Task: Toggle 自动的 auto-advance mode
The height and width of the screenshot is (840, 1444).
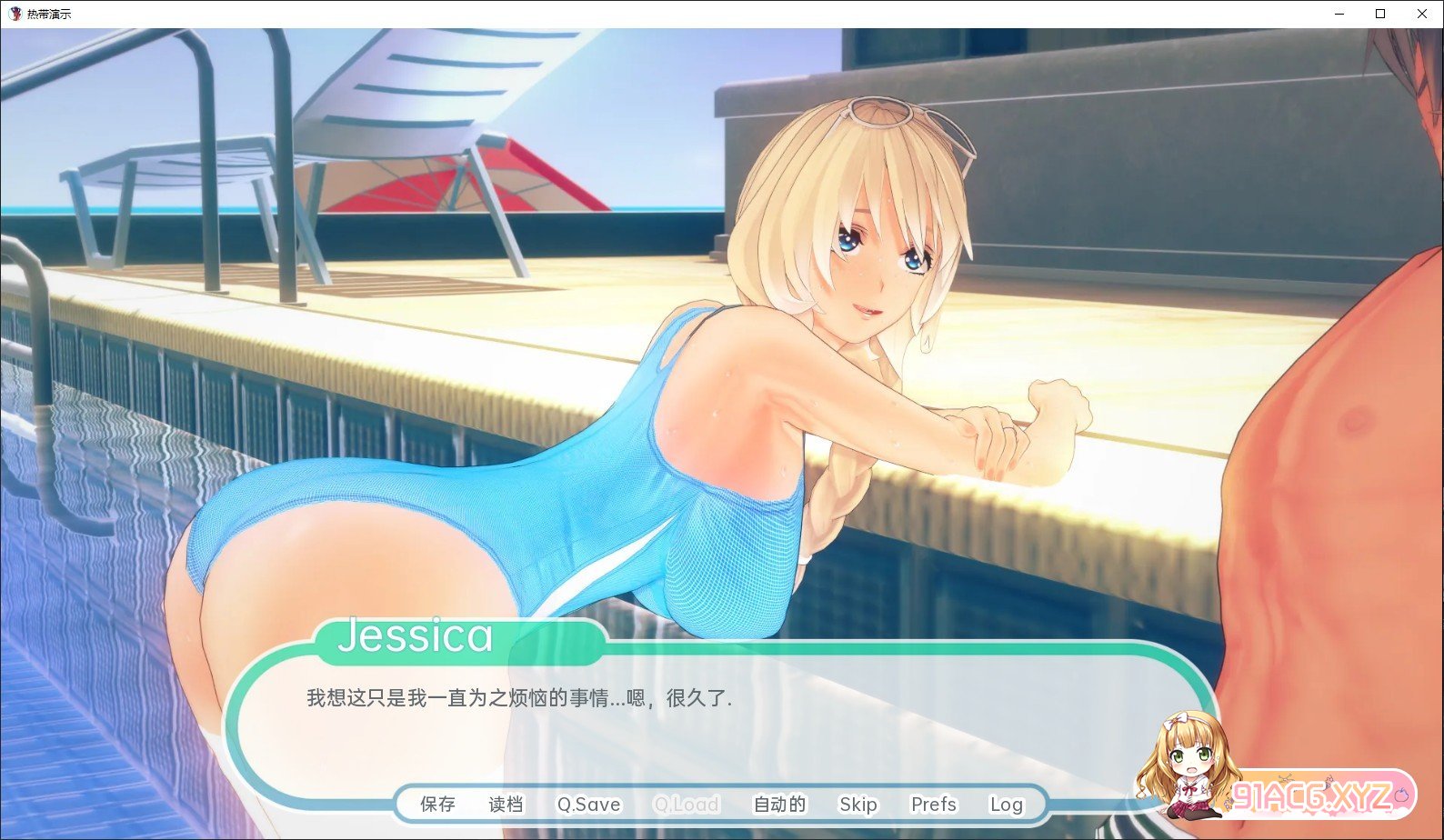Action: pyautogui.click(x=779, y=805)
